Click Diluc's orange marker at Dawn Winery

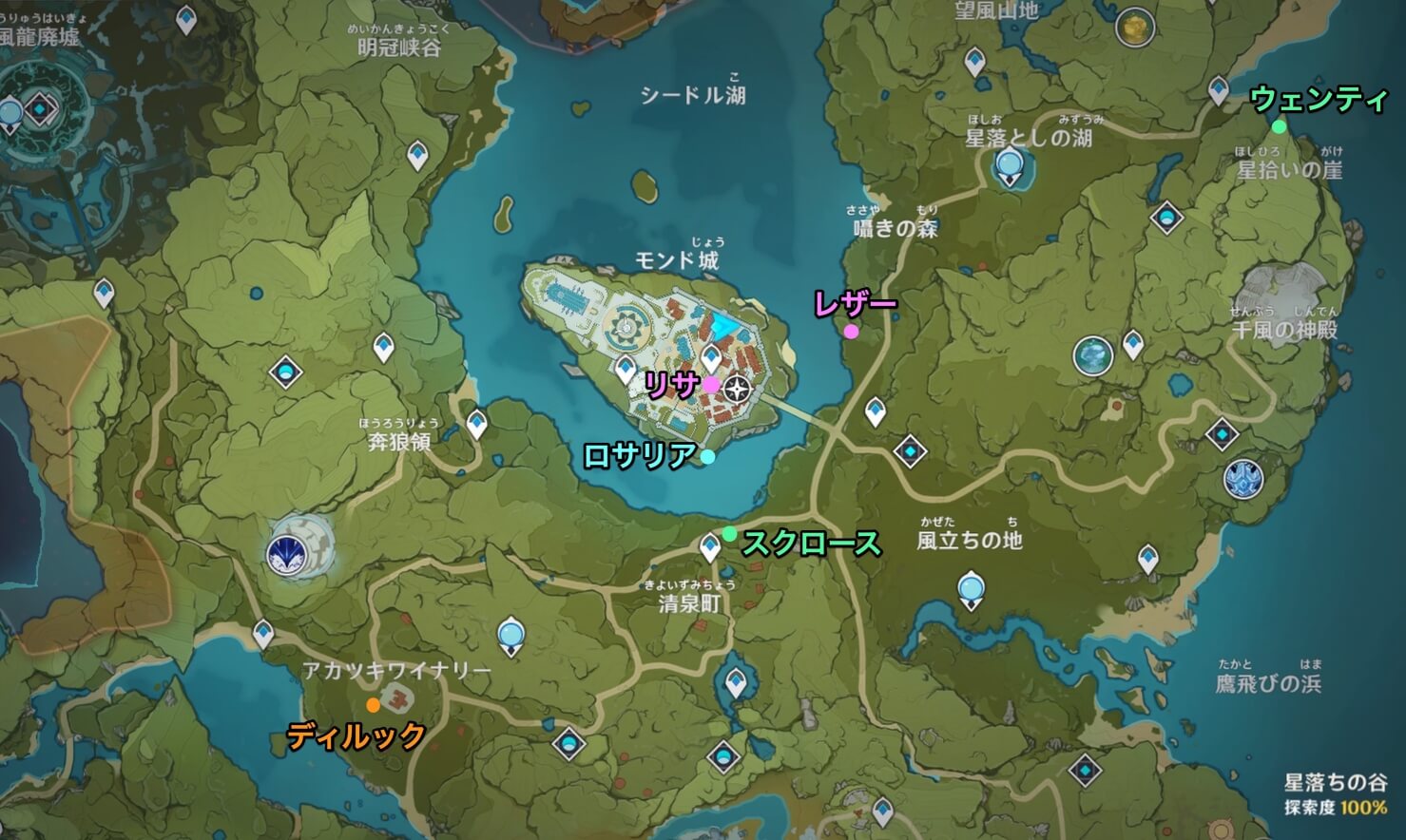coord(372,706)
